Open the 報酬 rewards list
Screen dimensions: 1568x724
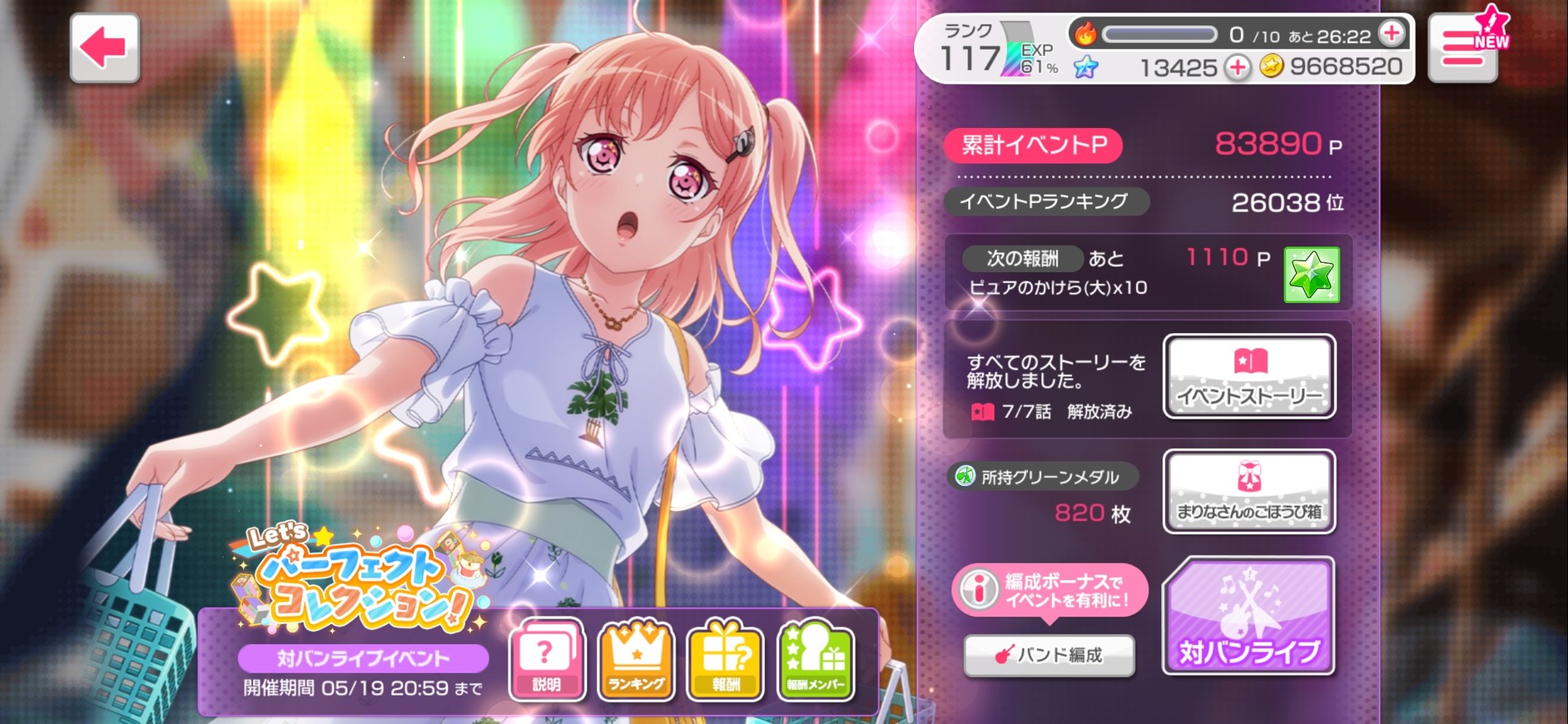[726, 660]
